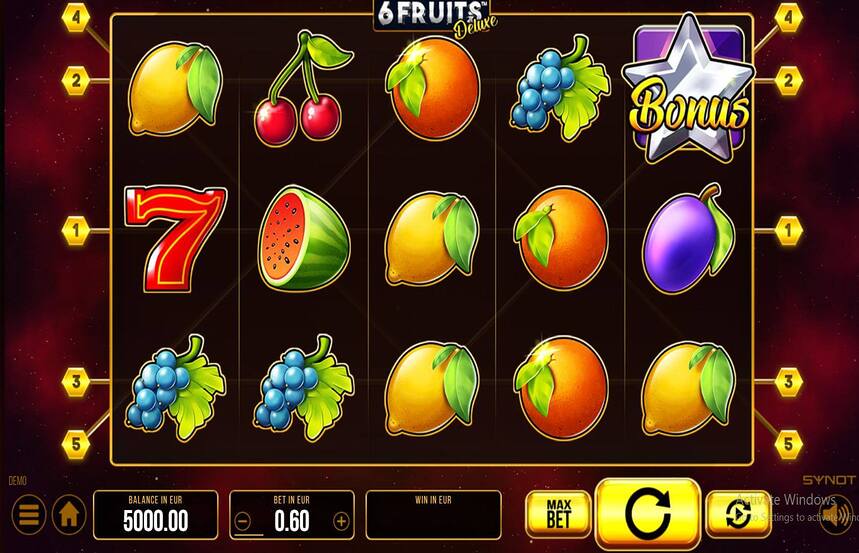The image size is (859, 553).
Task: Spin the reels
Action: click(x=647, y=514)
